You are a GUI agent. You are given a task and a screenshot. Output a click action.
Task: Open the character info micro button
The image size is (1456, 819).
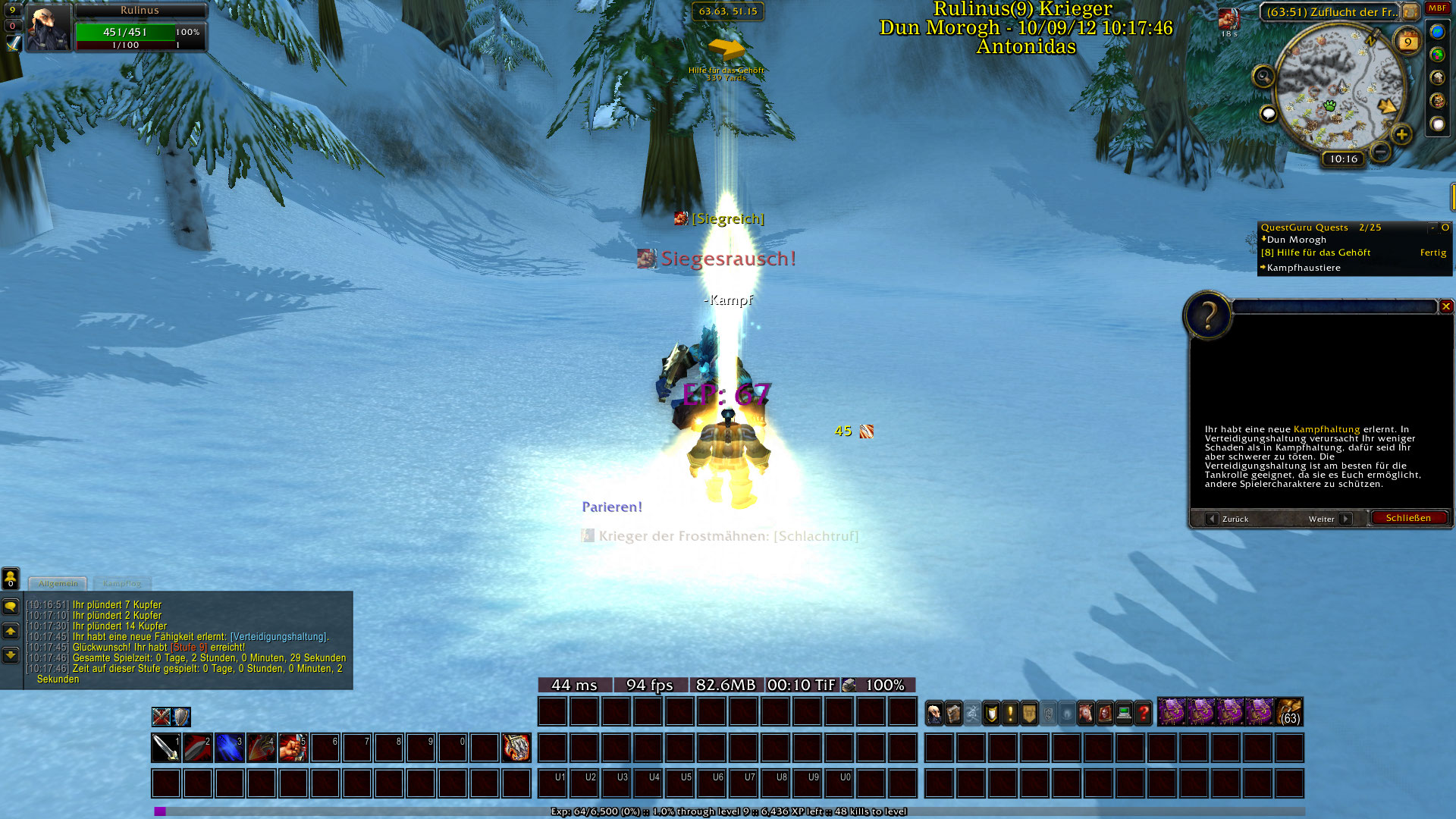(x=935, y=714)
